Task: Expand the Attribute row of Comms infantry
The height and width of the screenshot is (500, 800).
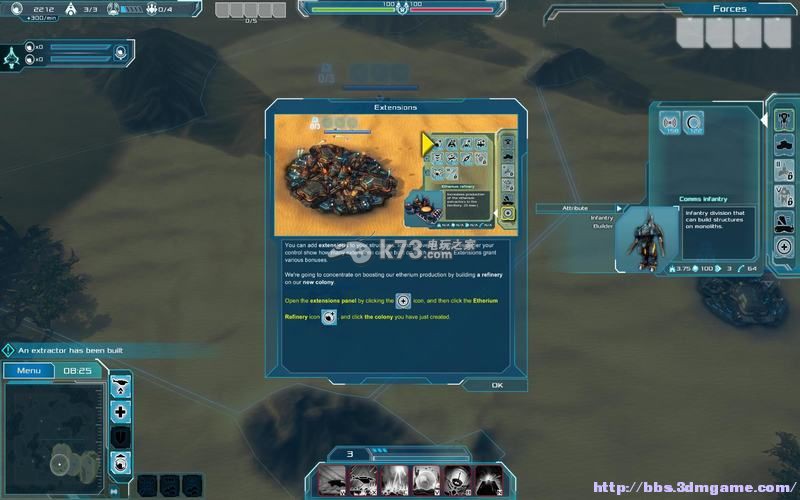Action: (x=580, y=208)
